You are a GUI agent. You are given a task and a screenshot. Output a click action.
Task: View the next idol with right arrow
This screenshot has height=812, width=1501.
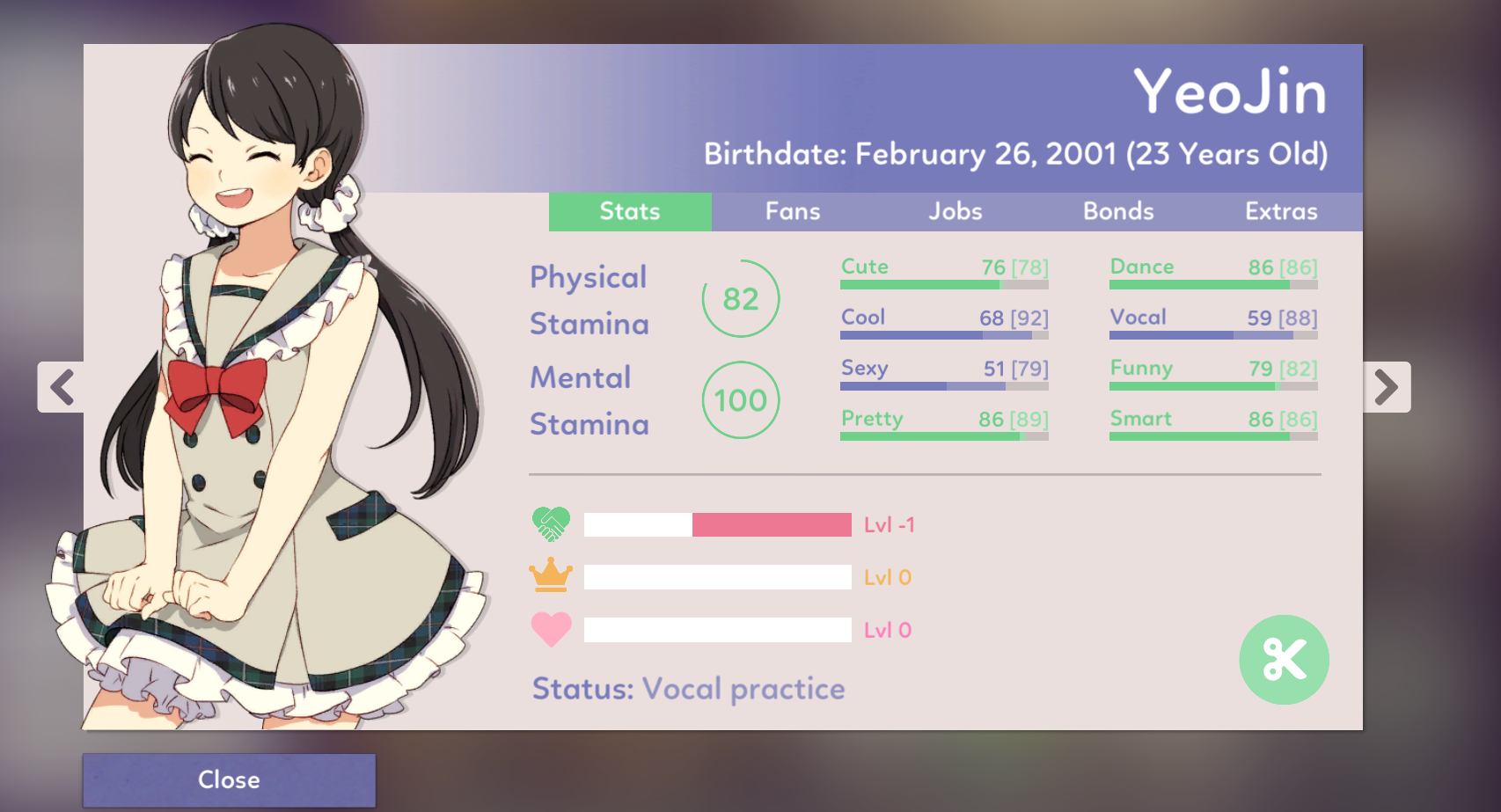point(1387,387)
